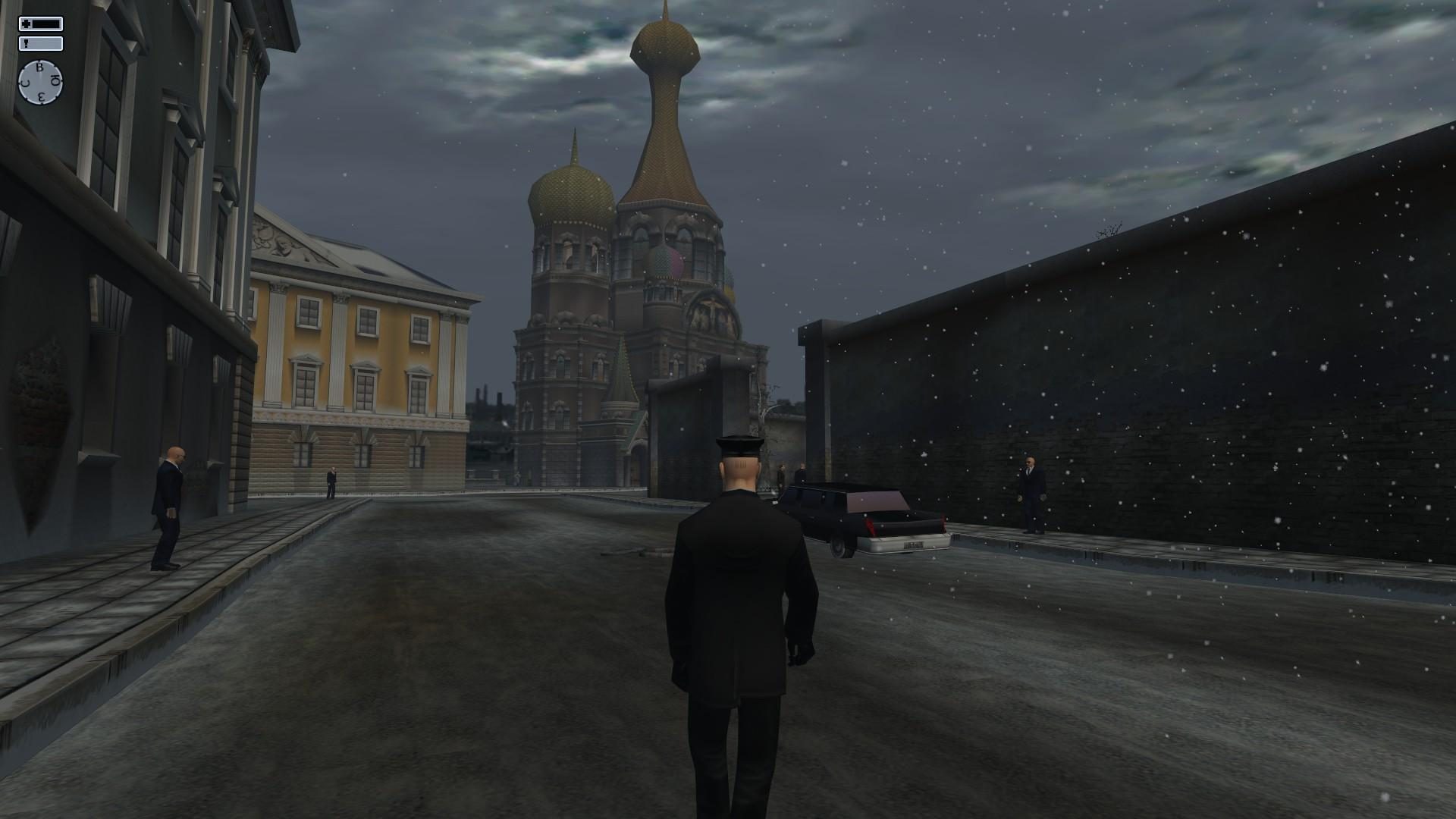This screenshot has height=819, width=1456.
Task: Click the 'B' marking on the compass dial
Action: [39, 67]
